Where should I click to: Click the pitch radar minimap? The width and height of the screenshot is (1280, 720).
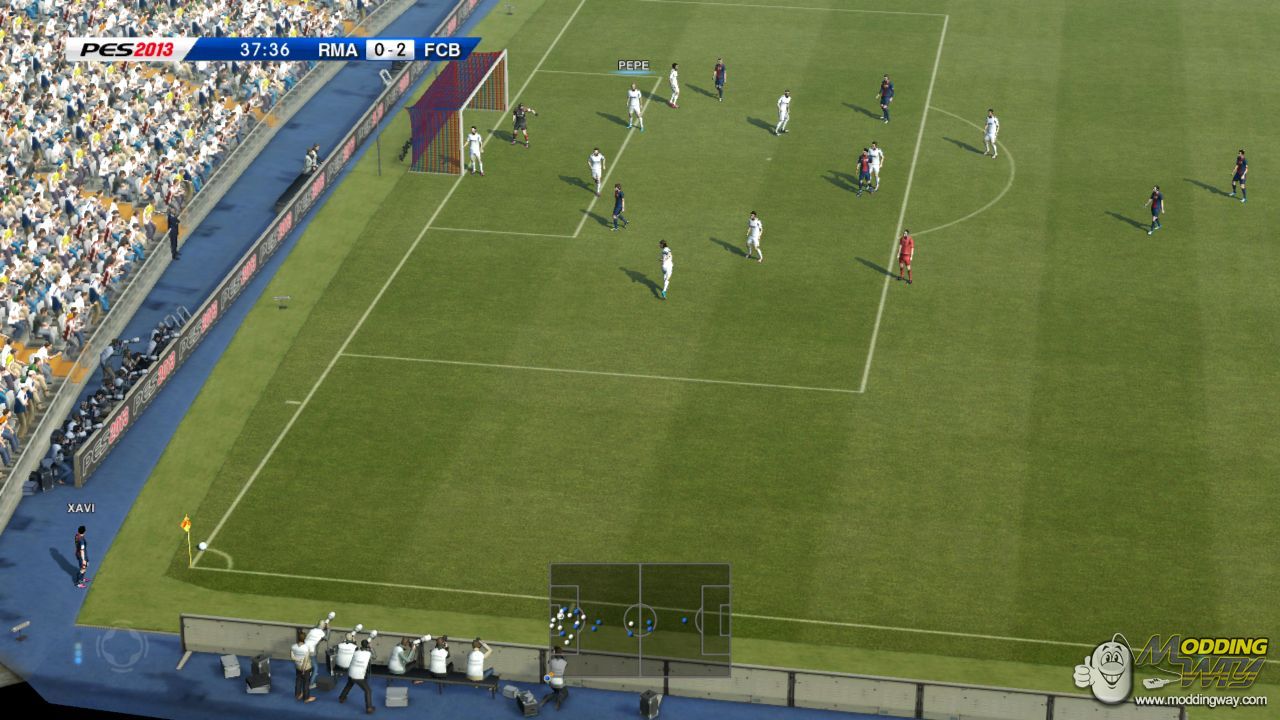click(x=639, y=620)
